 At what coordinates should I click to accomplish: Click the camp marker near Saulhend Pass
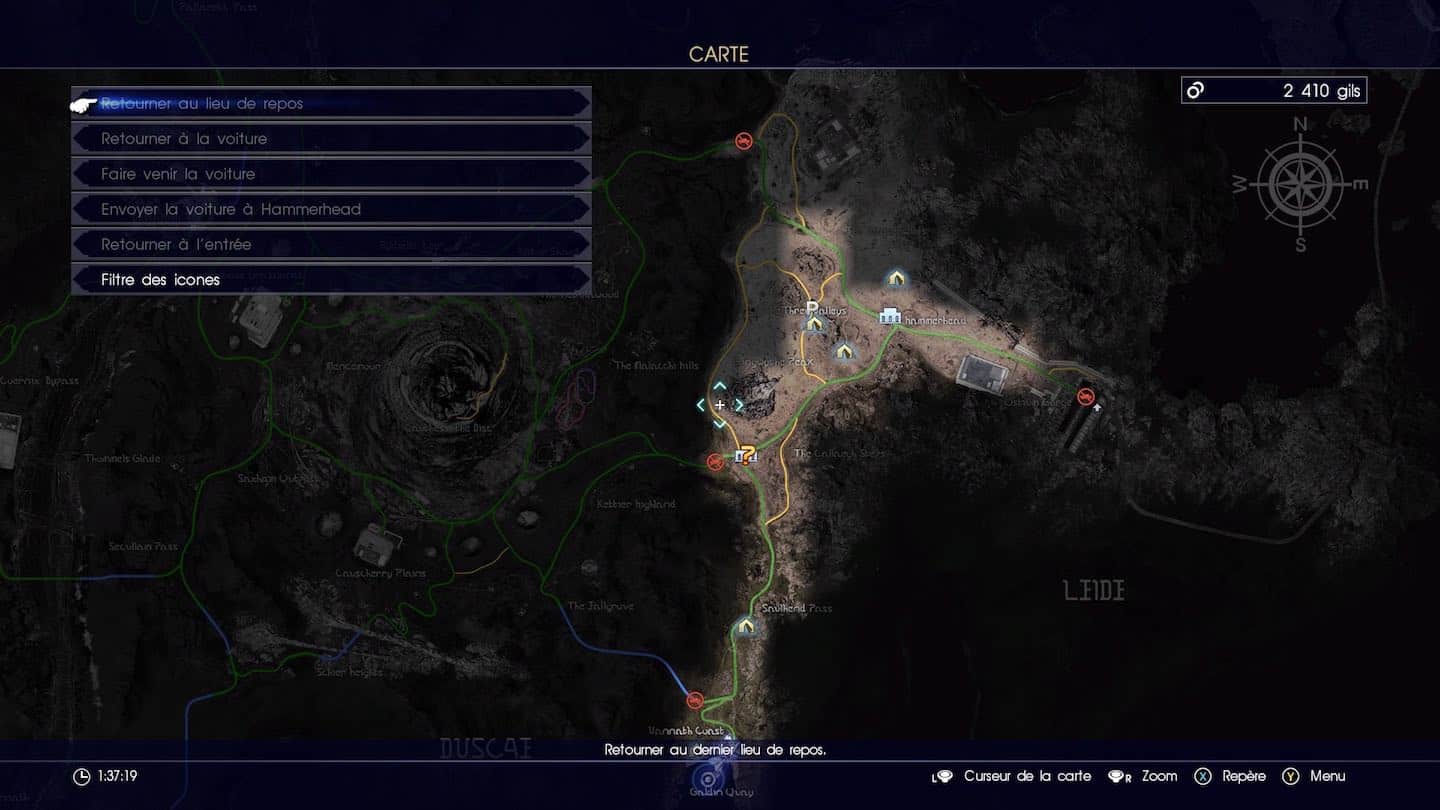tap(745, 626)
